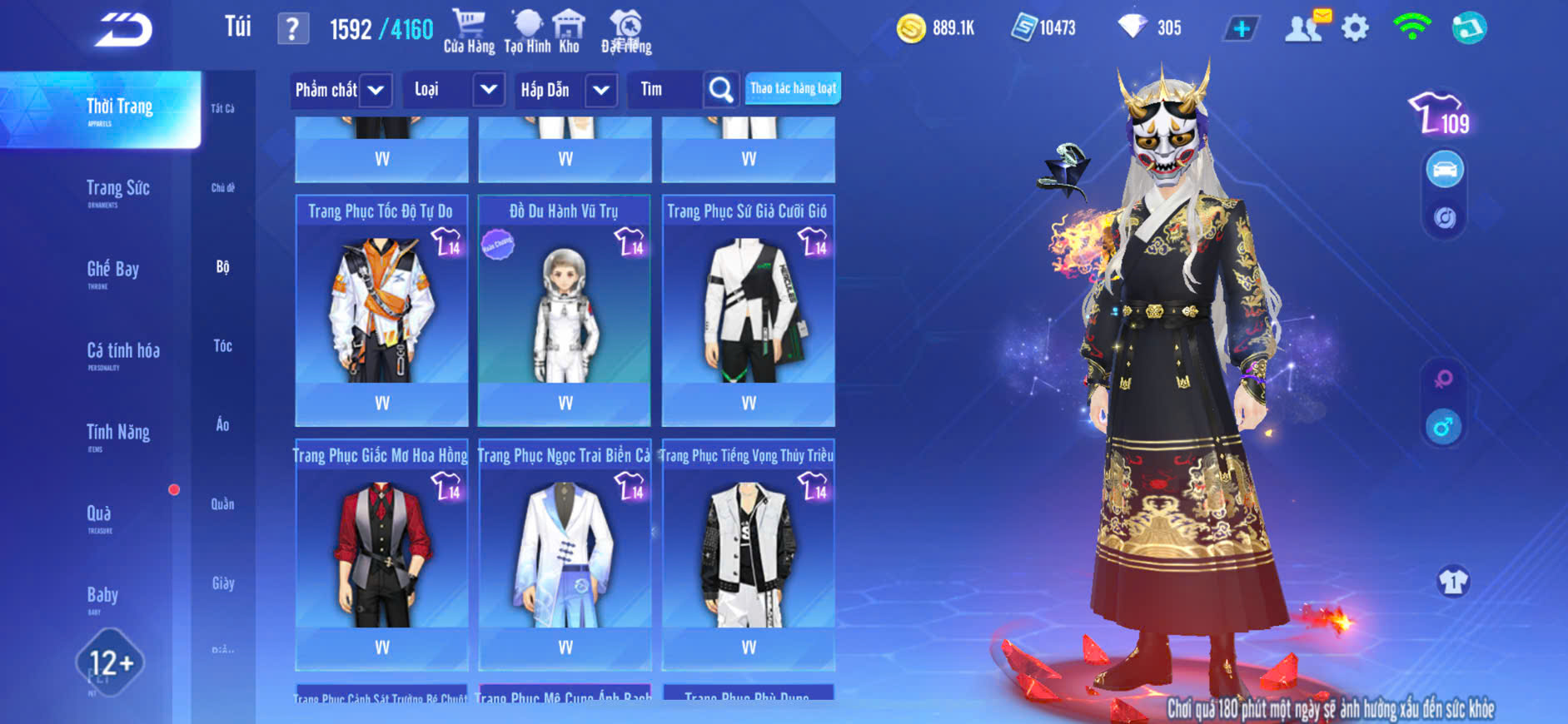Open the Thời Trang category
Viewport: 1568px width, 724px height.
point(119,109)
